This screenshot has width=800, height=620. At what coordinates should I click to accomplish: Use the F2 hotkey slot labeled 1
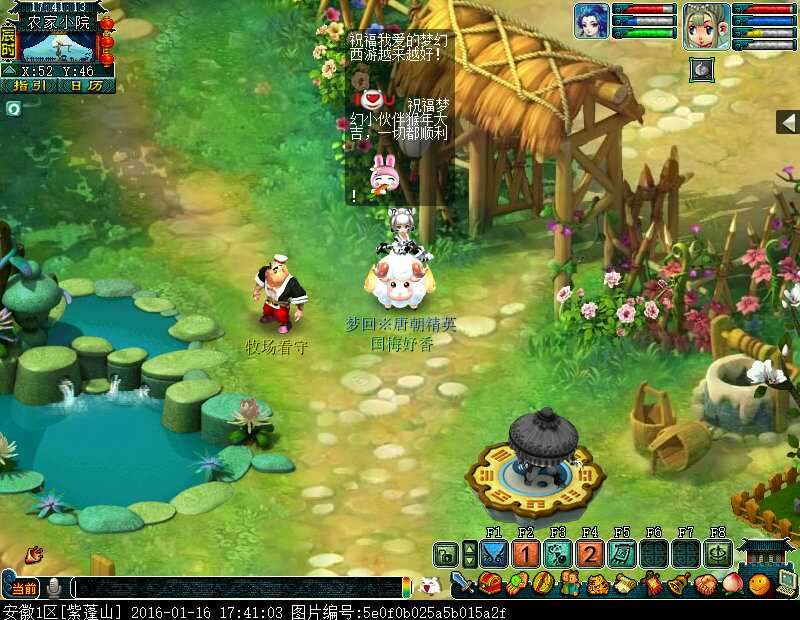pyautogui.click(x=526, y=554)
